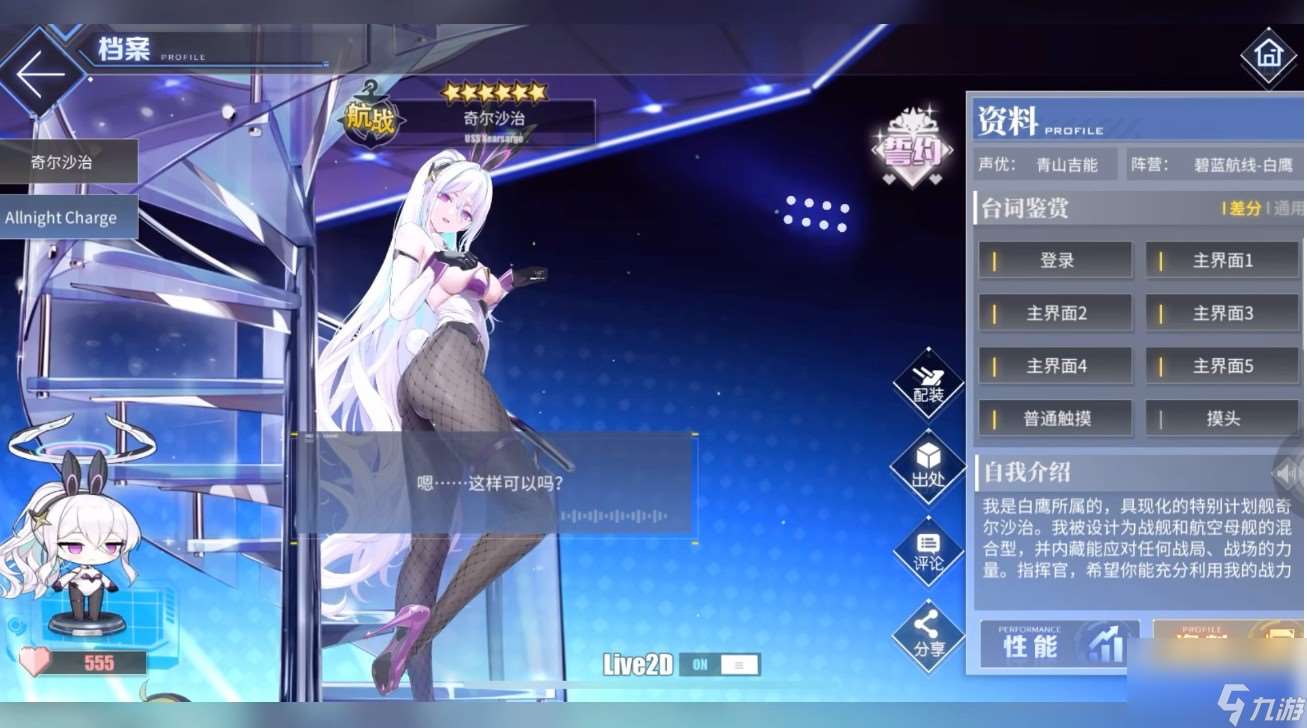Open the 配装 equipment button
The image size is (1307, 728).
pyautogui.click(x=928, y=384)
